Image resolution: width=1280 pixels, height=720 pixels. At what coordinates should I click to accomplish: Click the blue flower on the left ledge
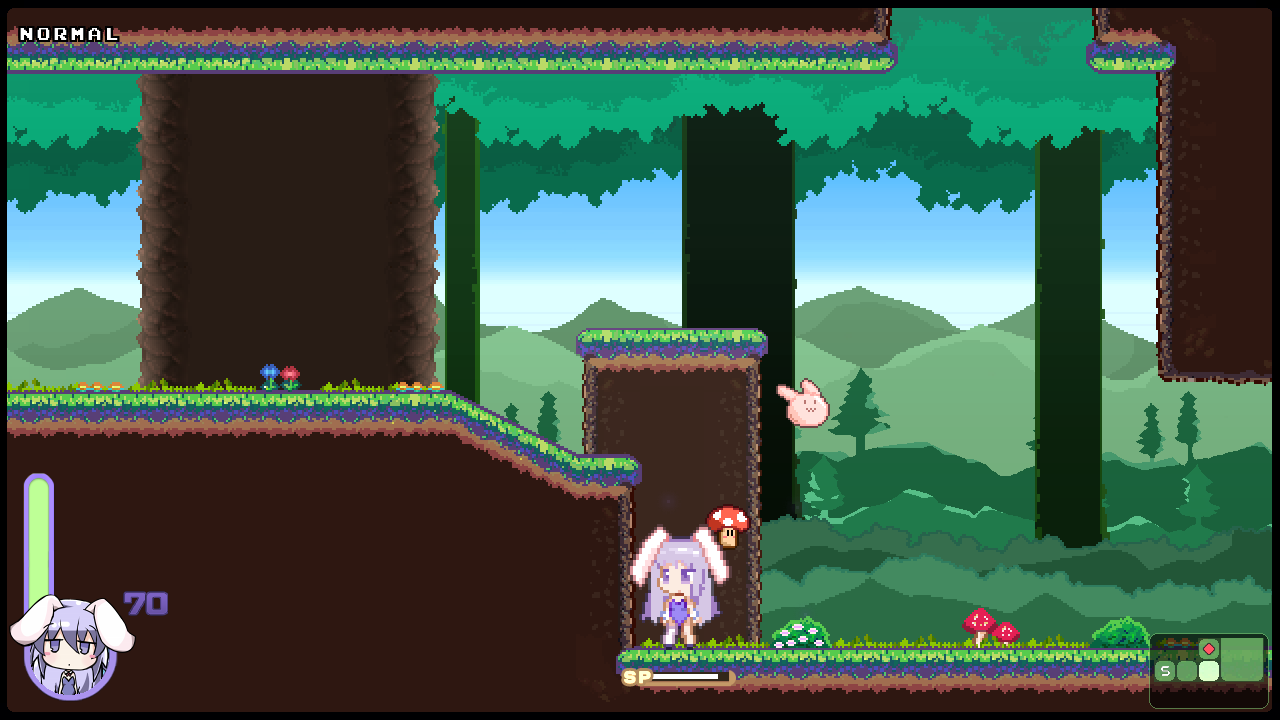click(268, 373)
